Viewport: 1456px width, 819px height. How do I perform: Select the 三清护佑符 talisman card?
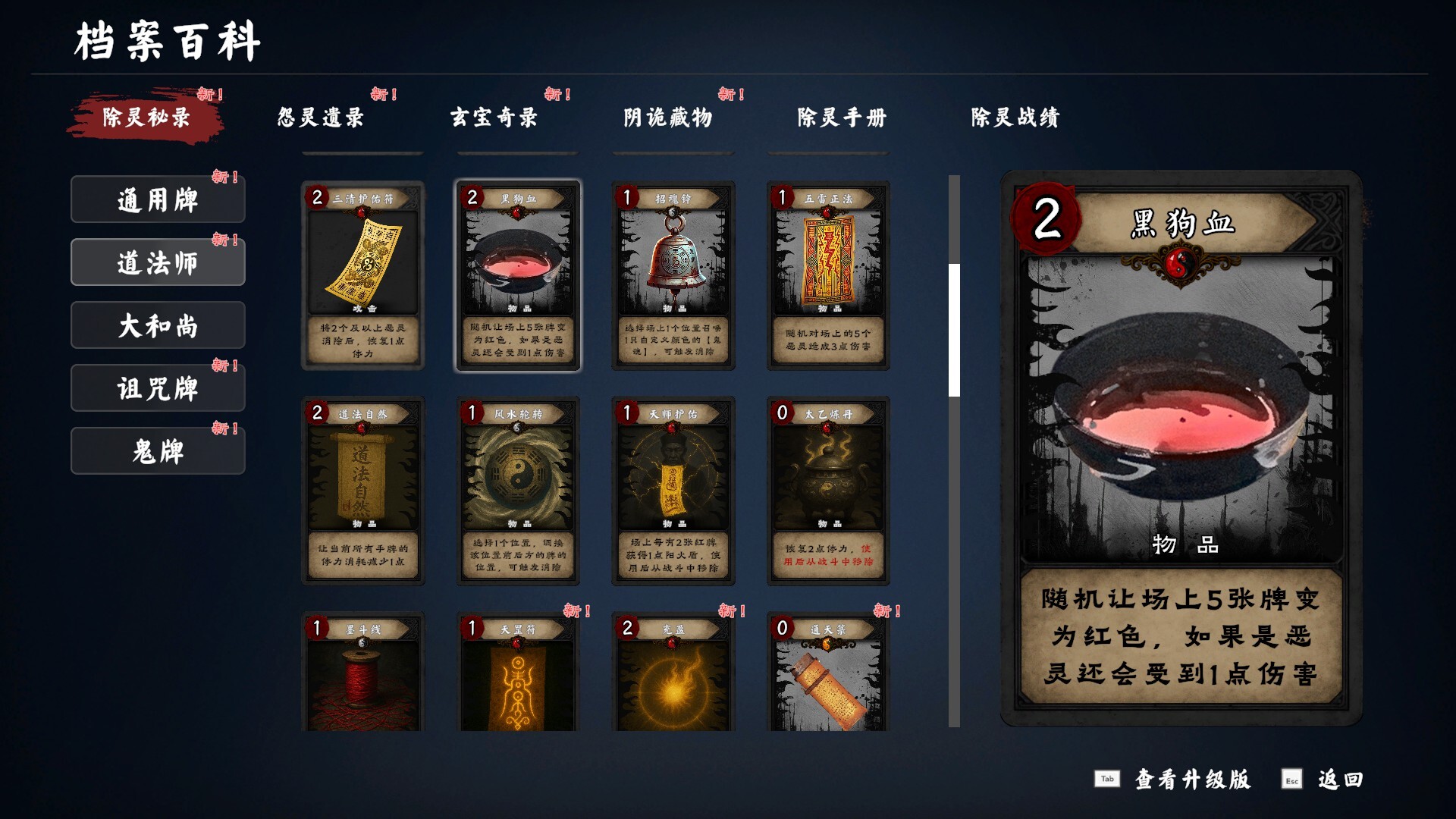[x=362, y=275]
